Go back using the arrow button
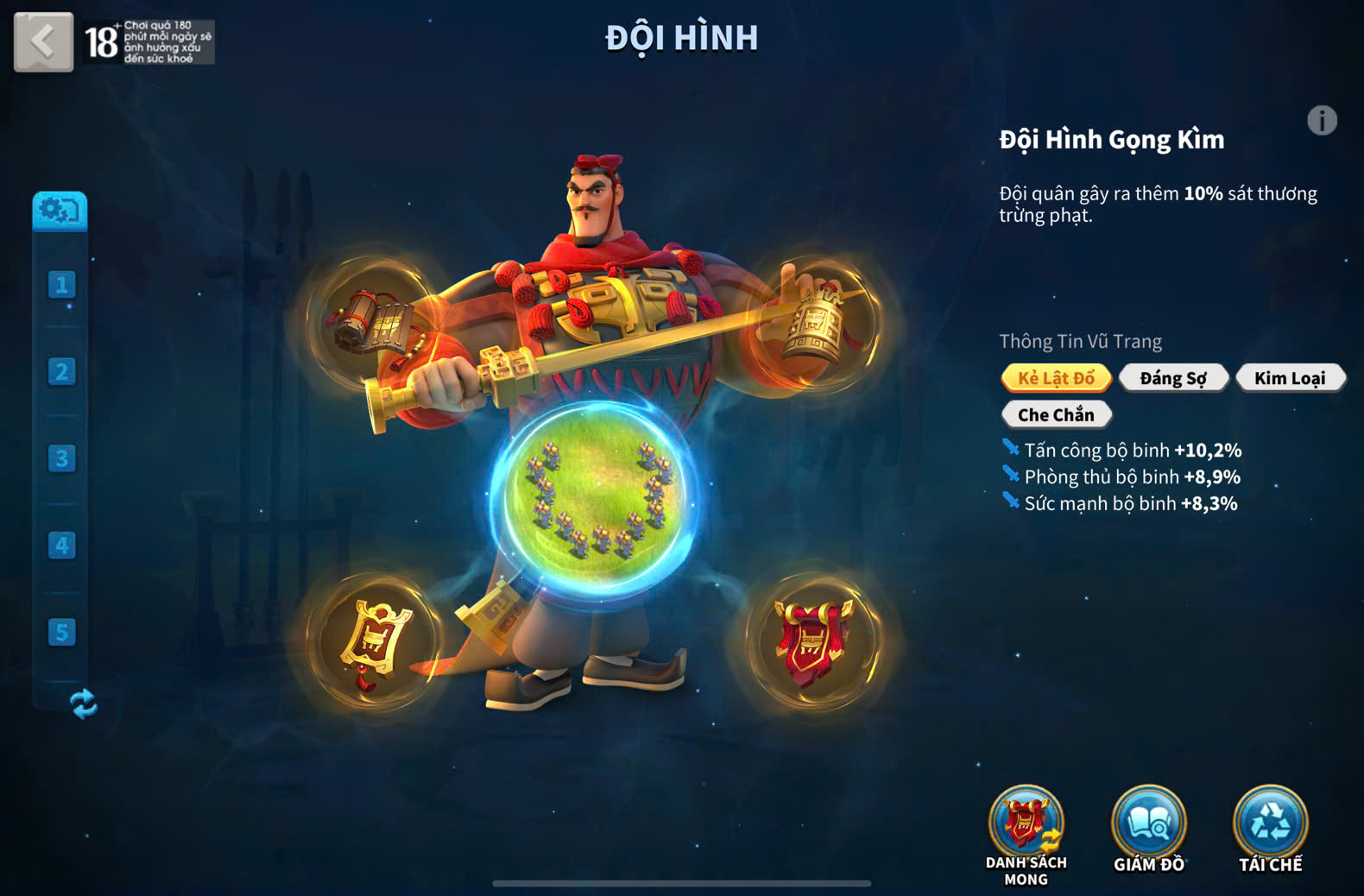The height and width of the screenshot is (896, 1364). (43, 41)
